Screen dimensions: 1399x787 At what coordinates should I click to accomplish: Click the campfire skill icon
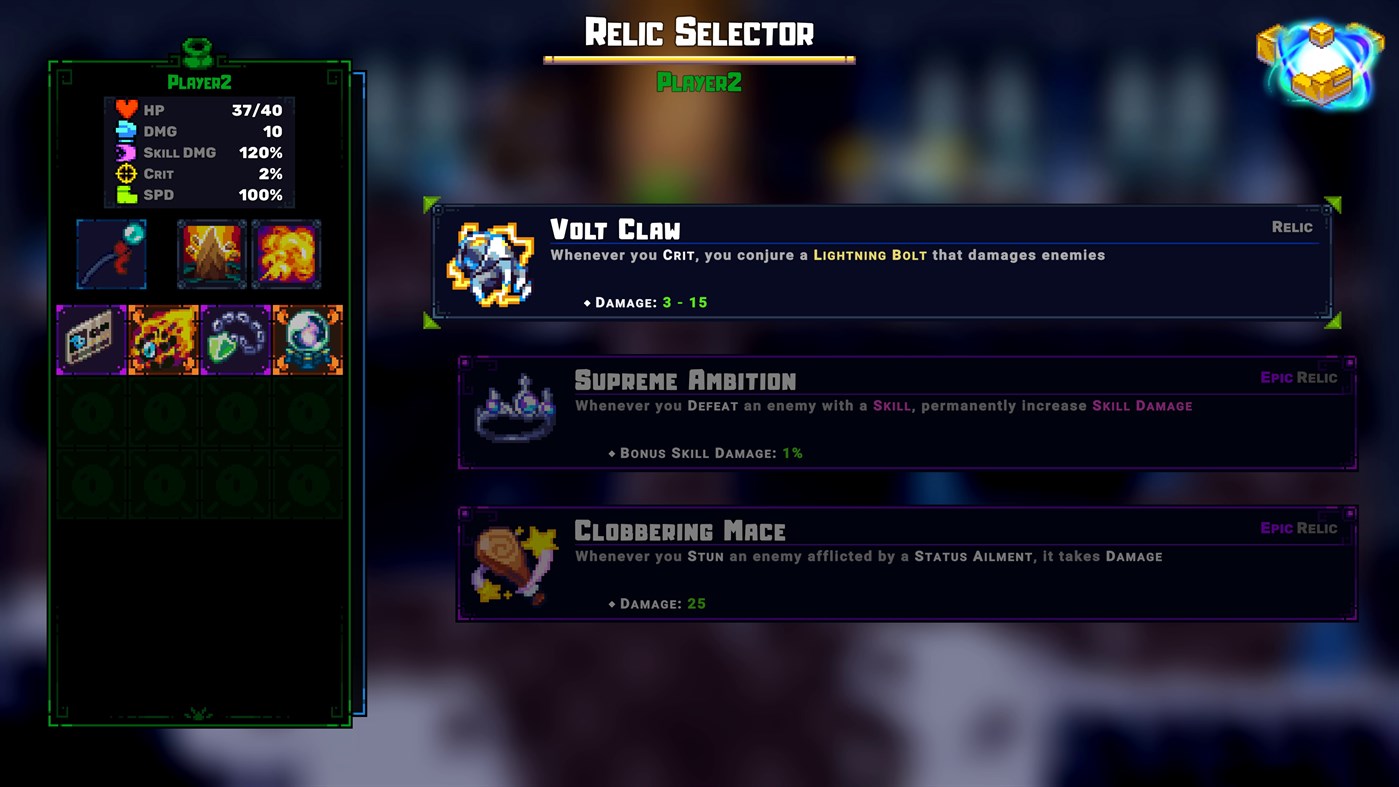pos(212,254)
